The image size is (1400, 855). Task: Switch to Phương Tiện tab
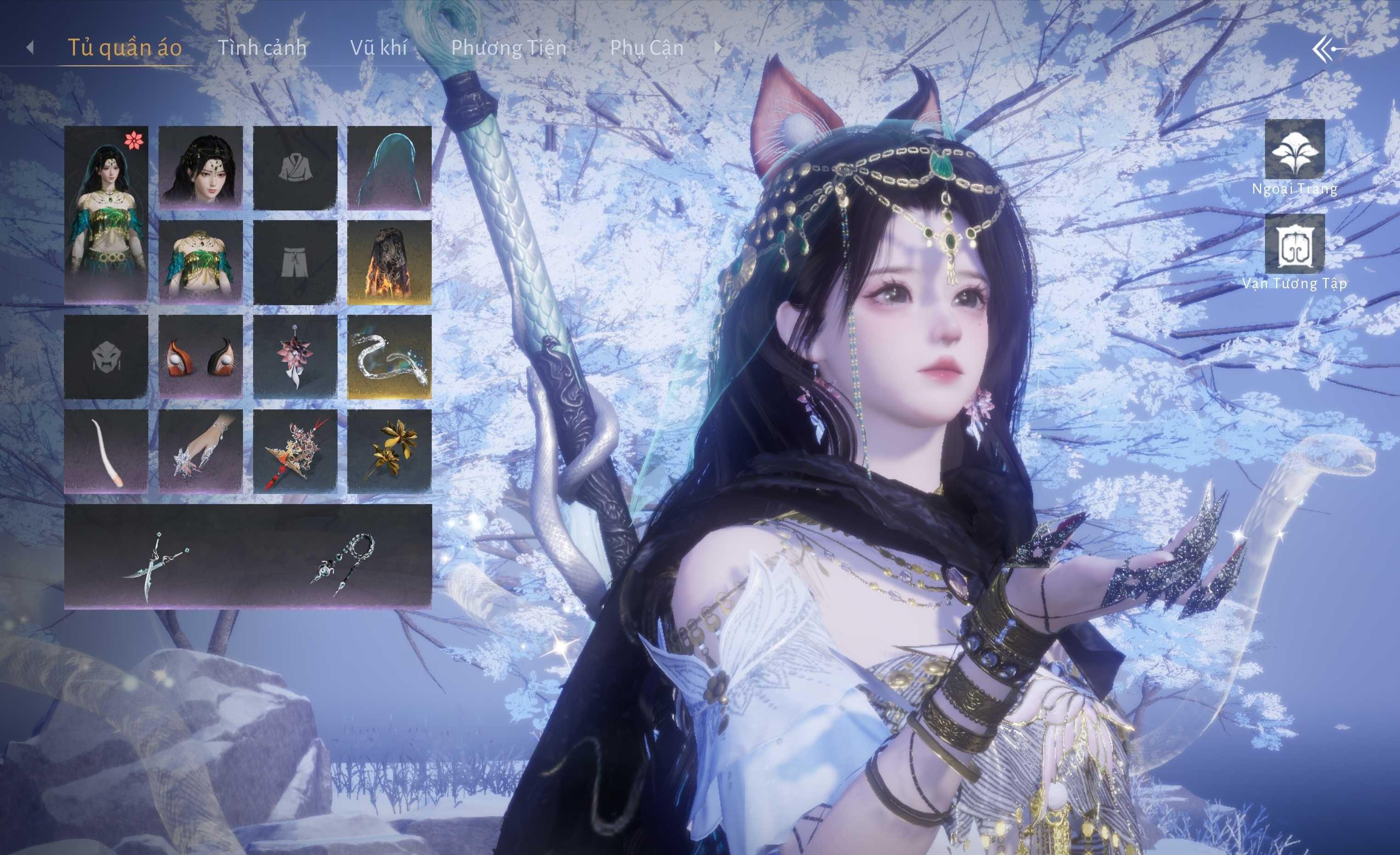click(x=508, y=48)
